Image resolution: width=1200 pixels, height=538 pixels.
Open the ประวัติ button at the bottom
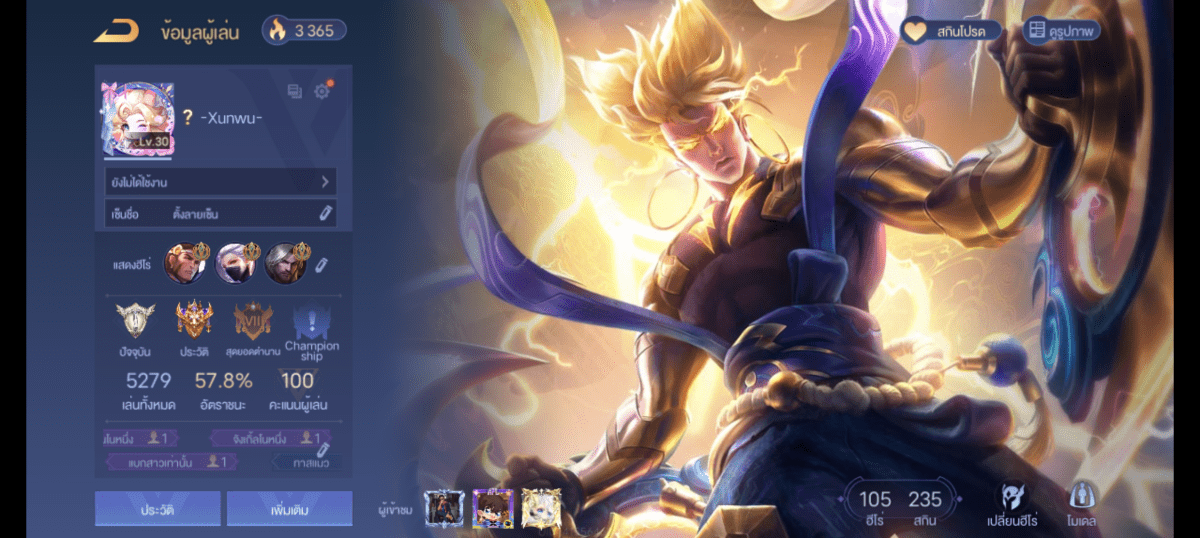click(157, 509)
